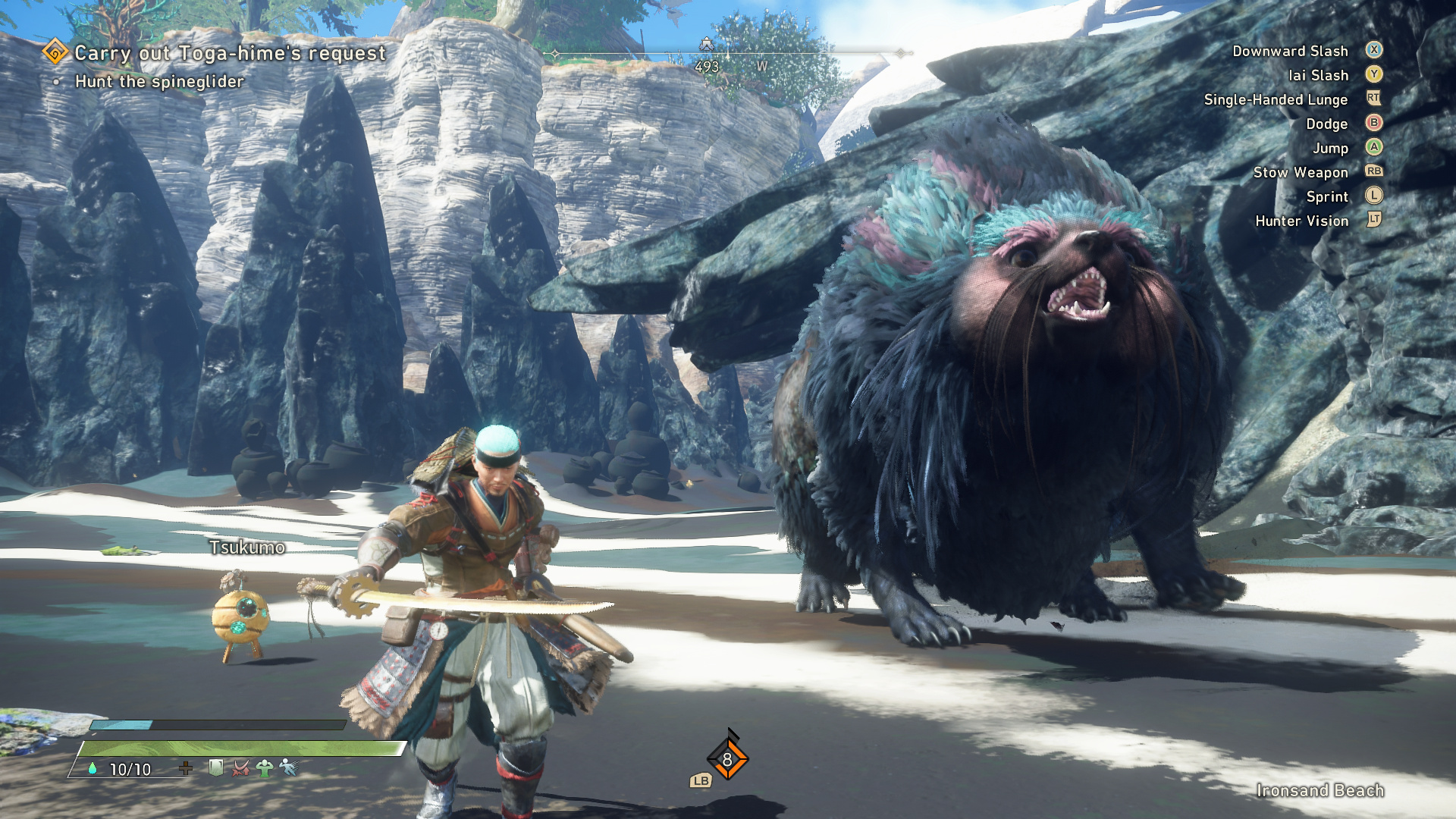Select the Hunter Vision action label
Viewport: 1456px width, 819px height.
[x=1302, y=221]
